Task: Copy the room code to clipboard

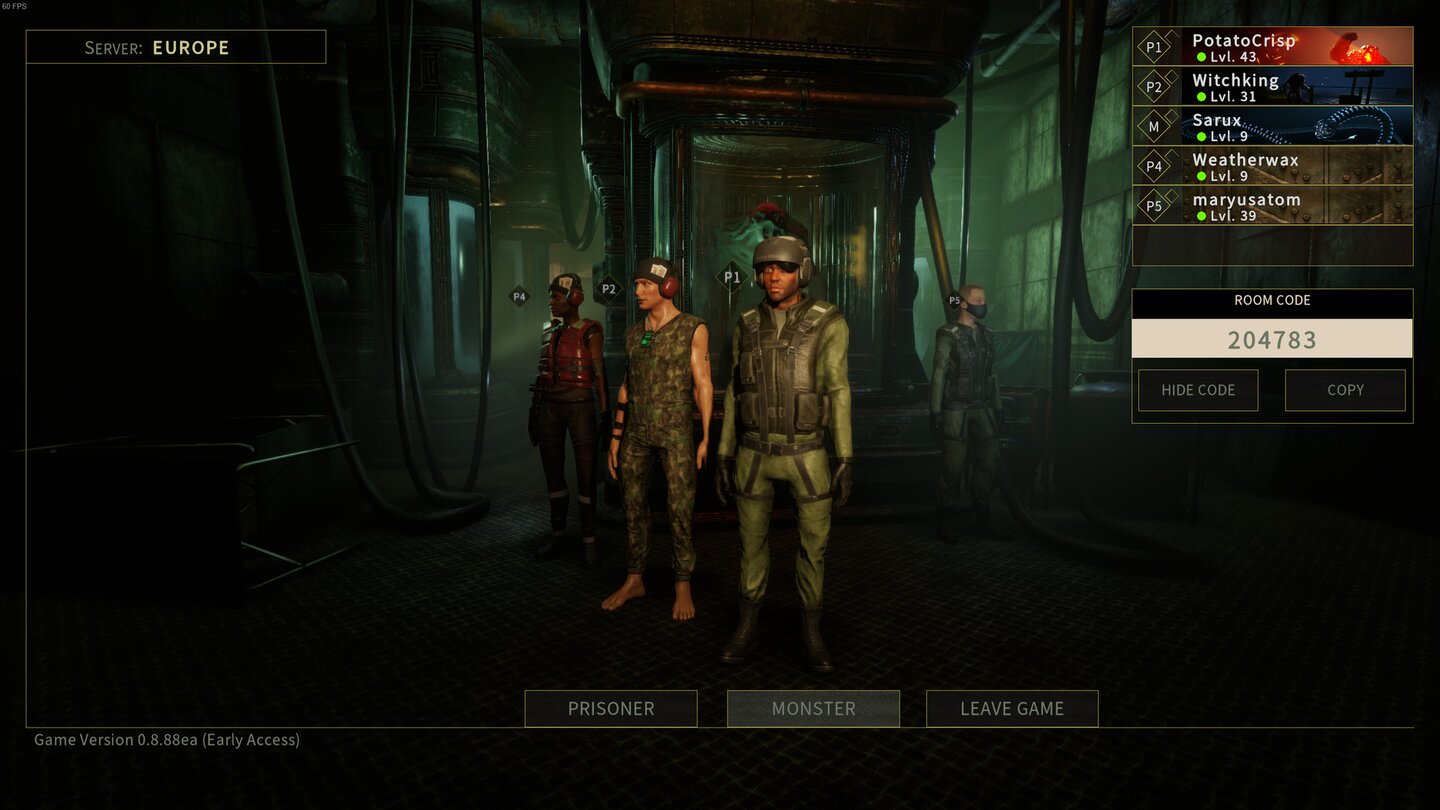Action: click(1345, 390)
